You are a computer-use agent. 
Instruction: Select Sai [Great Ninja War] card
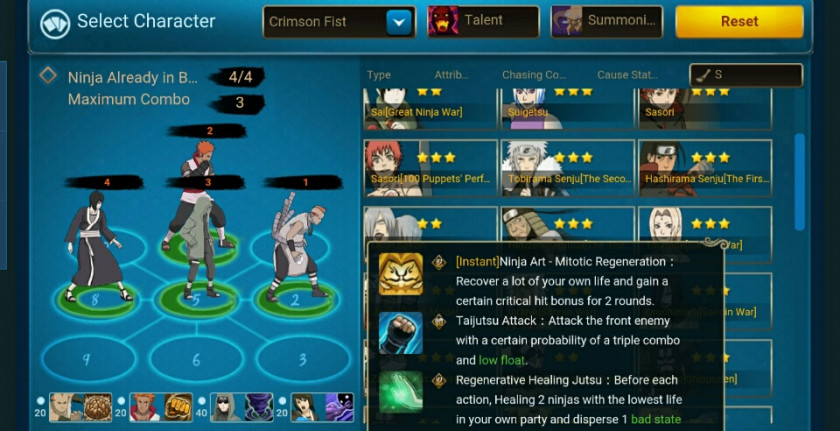[x=431, y=107]
